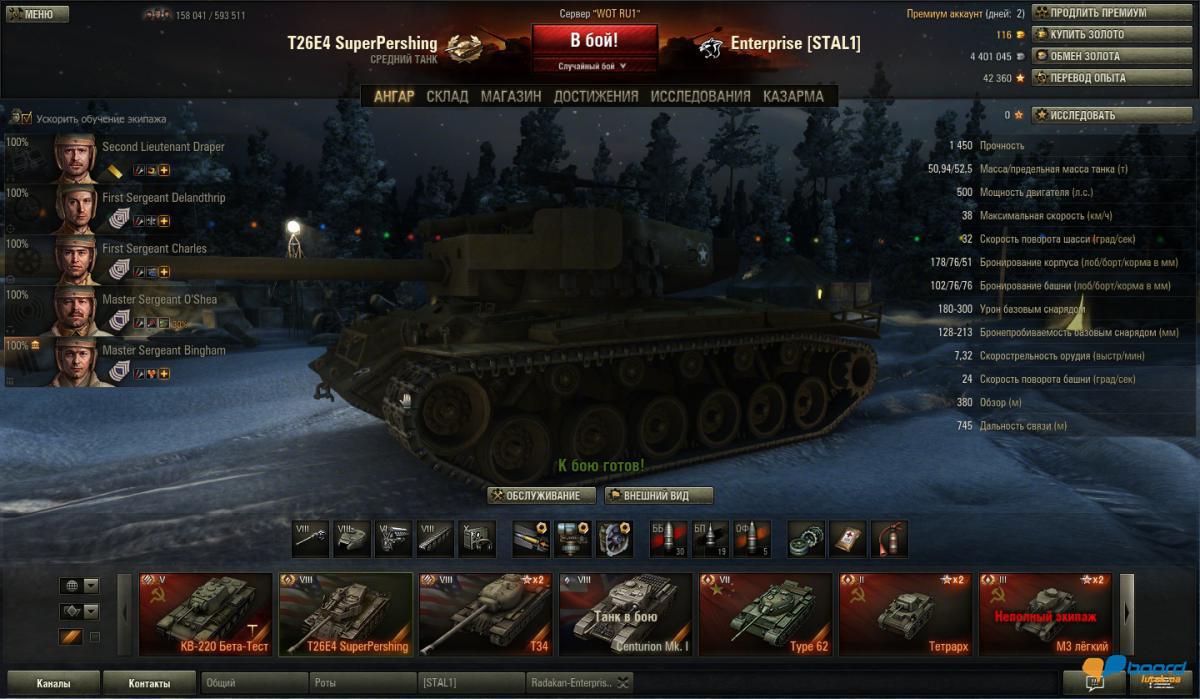Image resolution: width=1200 pixels, height=699 pixels.
Task: Show the ИССЛЕДОВАНИЯ tab
Action: 700,96
